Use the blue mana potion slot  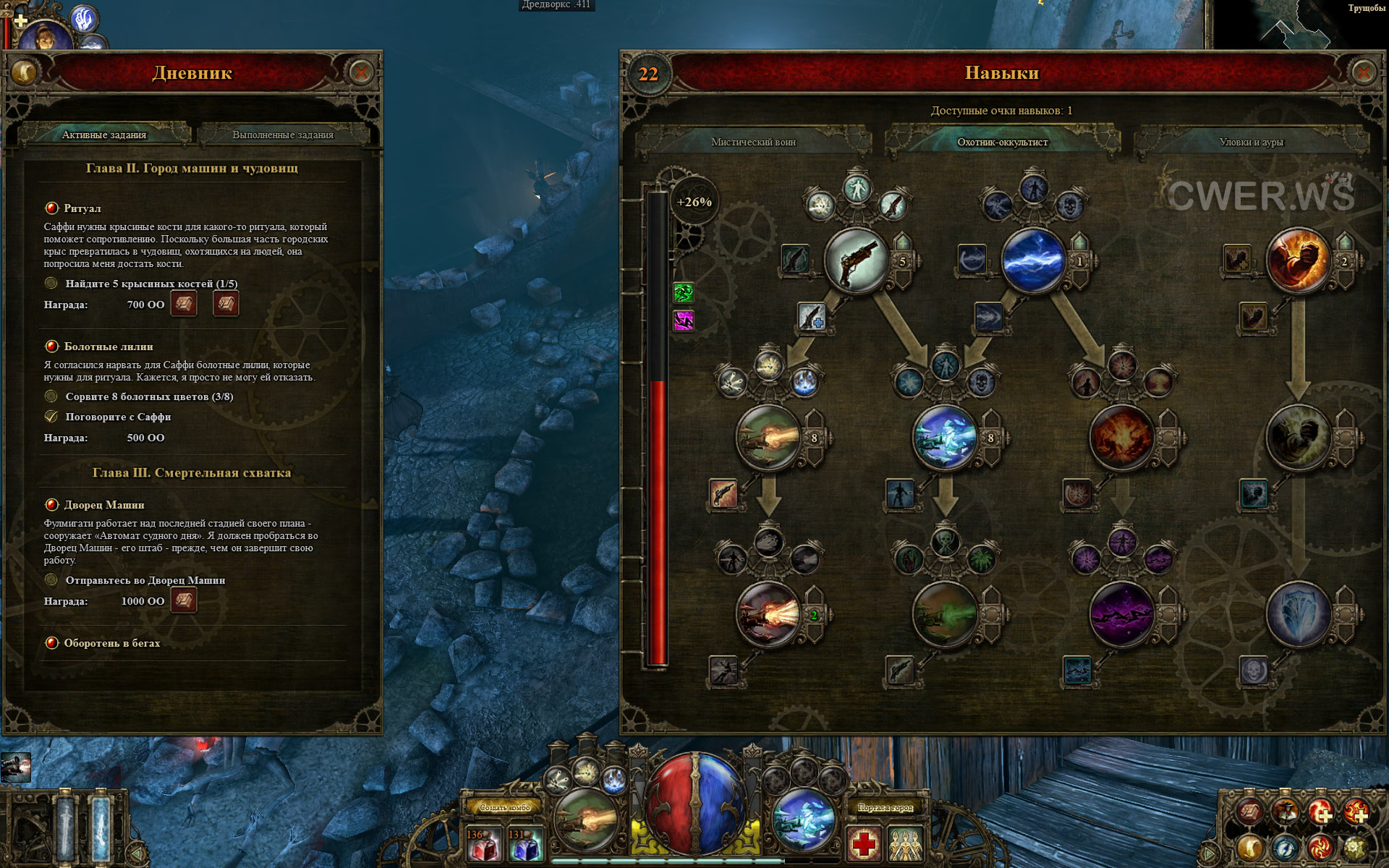[524, 845]
